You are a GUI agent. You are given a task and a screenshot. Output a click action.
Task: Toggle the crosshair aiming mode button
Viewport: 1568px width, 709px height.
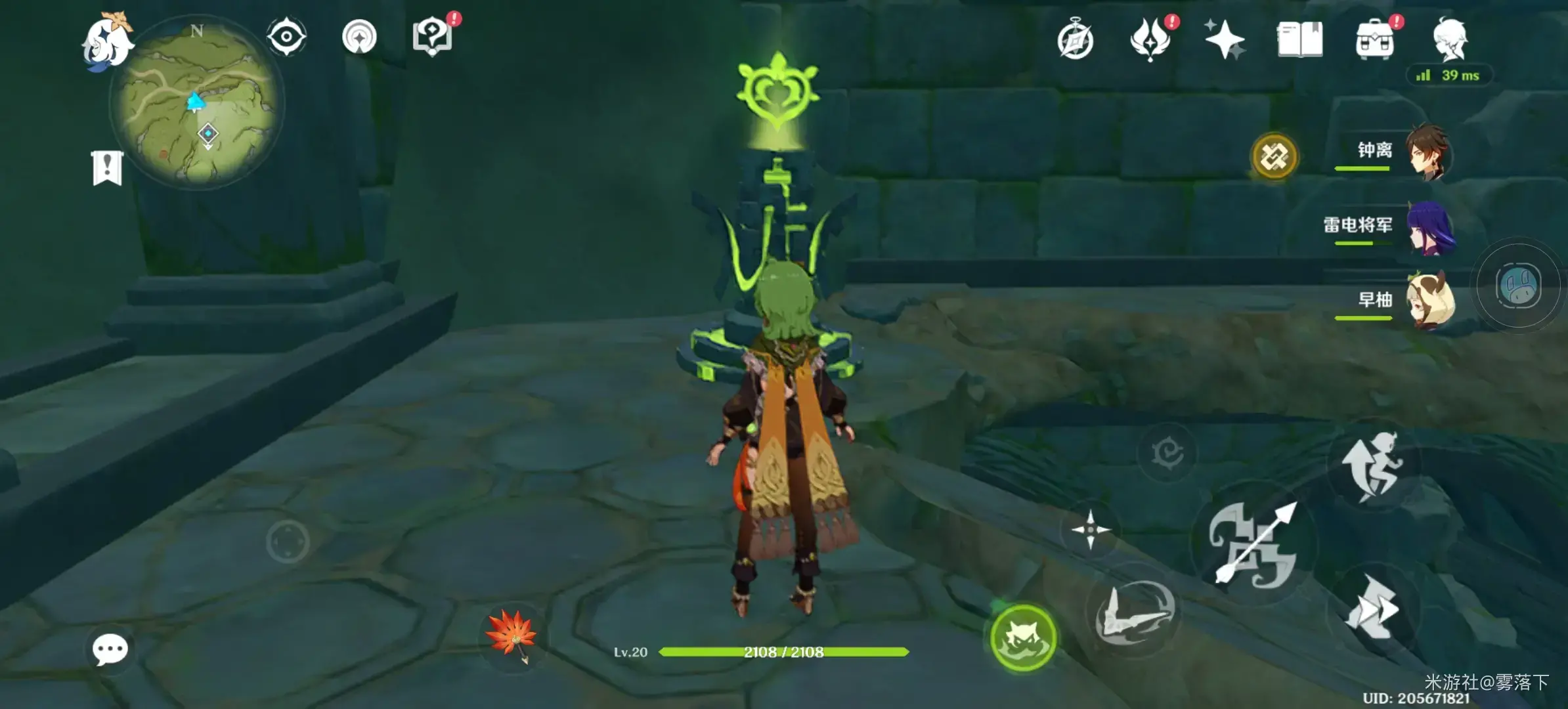coord(1090,529)
